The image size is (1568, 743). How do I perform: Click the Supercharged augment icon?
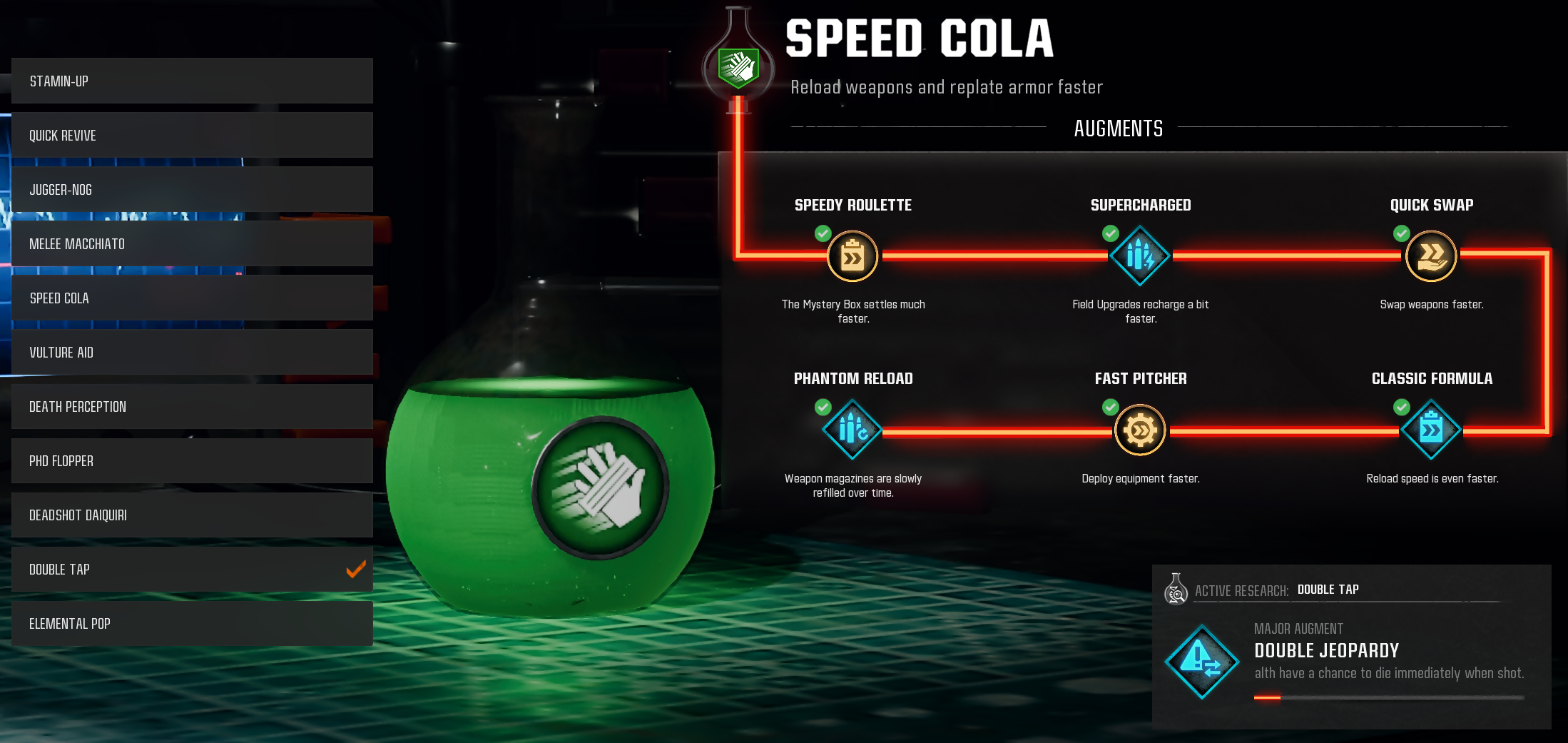point(1140,256)
